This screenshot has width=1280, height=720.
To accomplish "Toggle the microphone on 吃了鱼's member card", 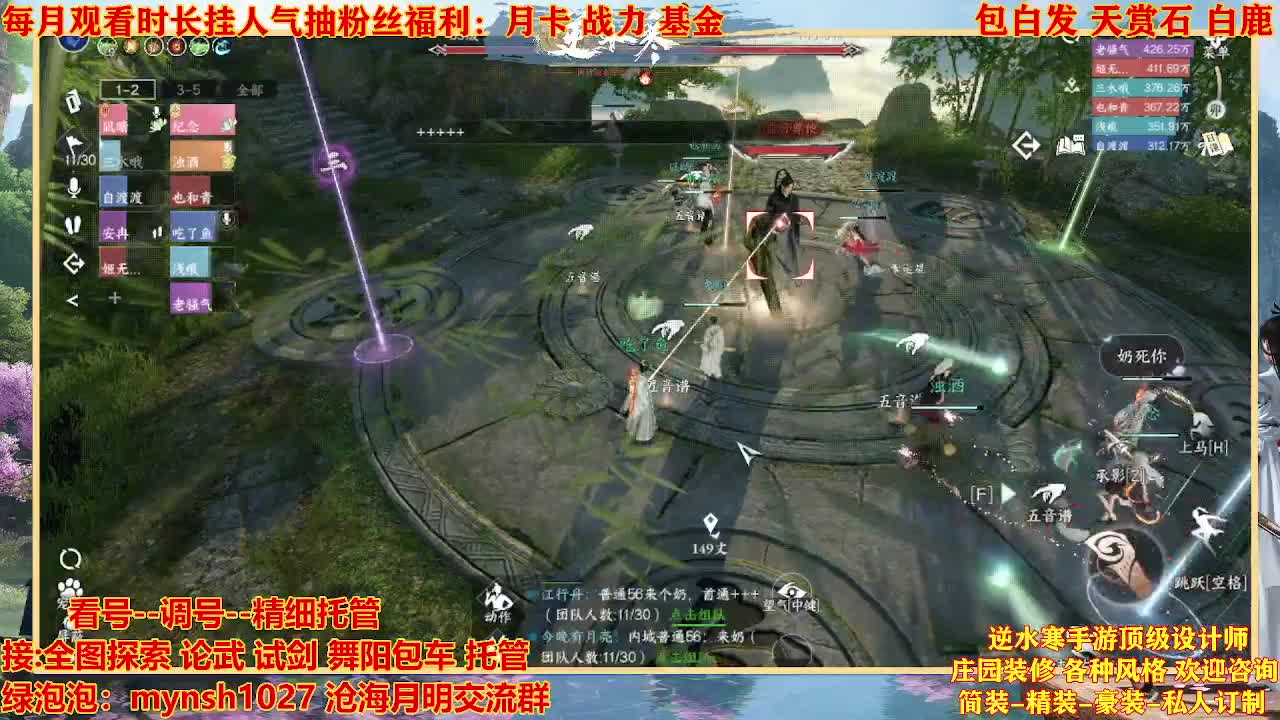I will tap(227, 220).
